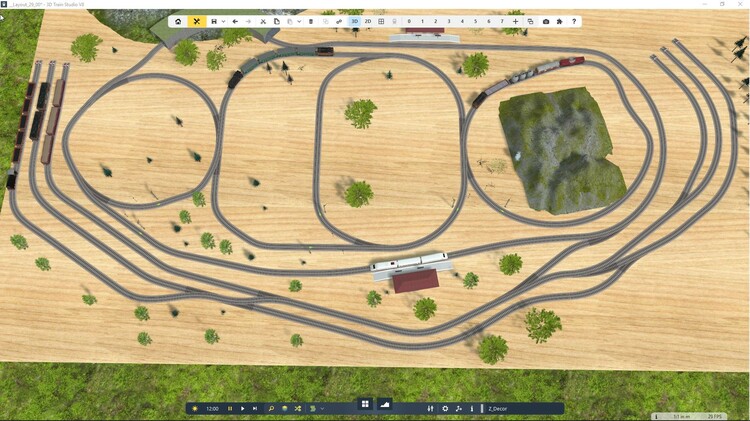
Task: Save the layout with the floppy disk icon
Action: click(x=214, y=21)
